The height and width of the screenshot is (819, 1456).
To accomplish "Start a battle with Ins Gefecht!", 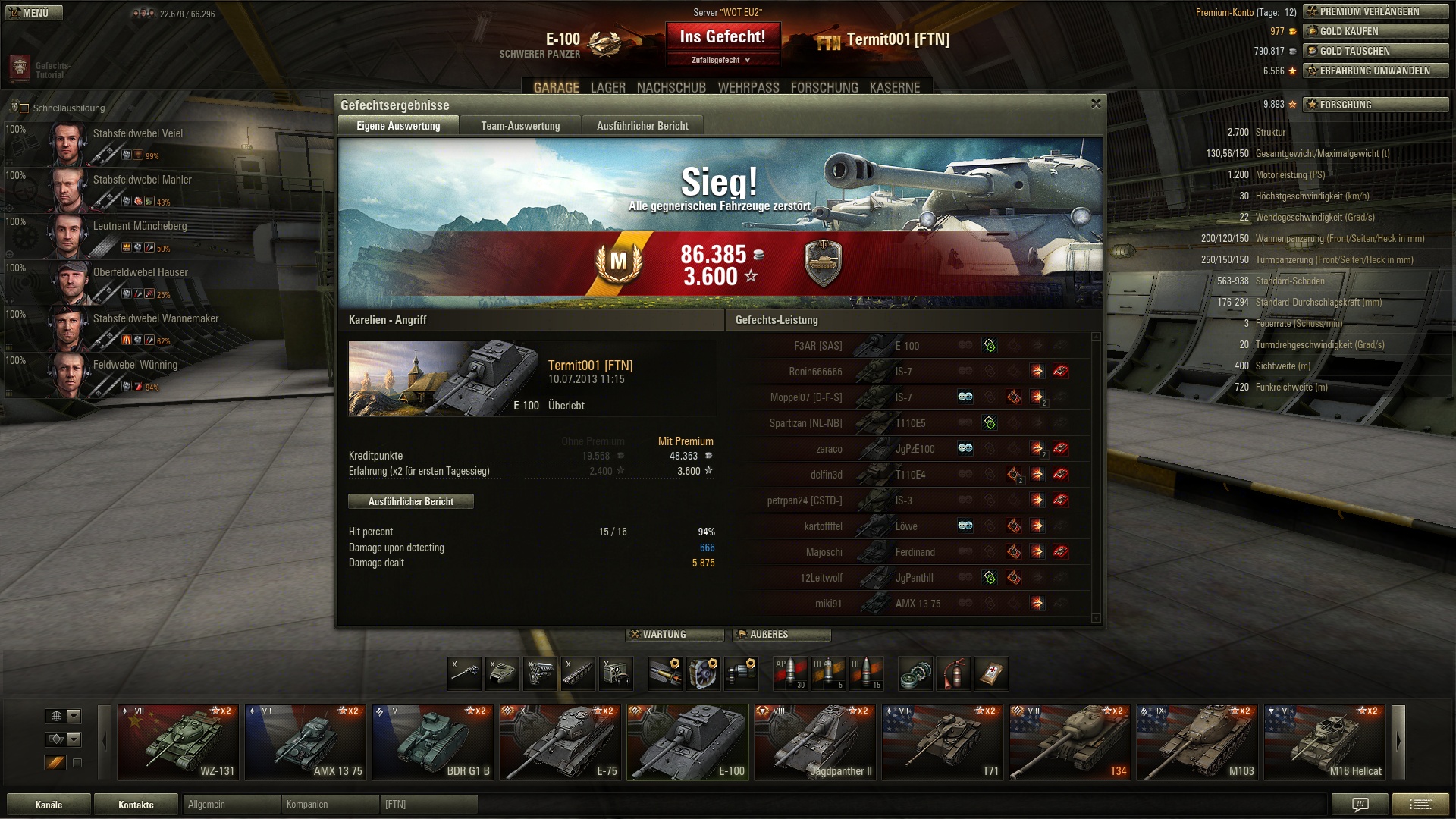I will (723, 37).
